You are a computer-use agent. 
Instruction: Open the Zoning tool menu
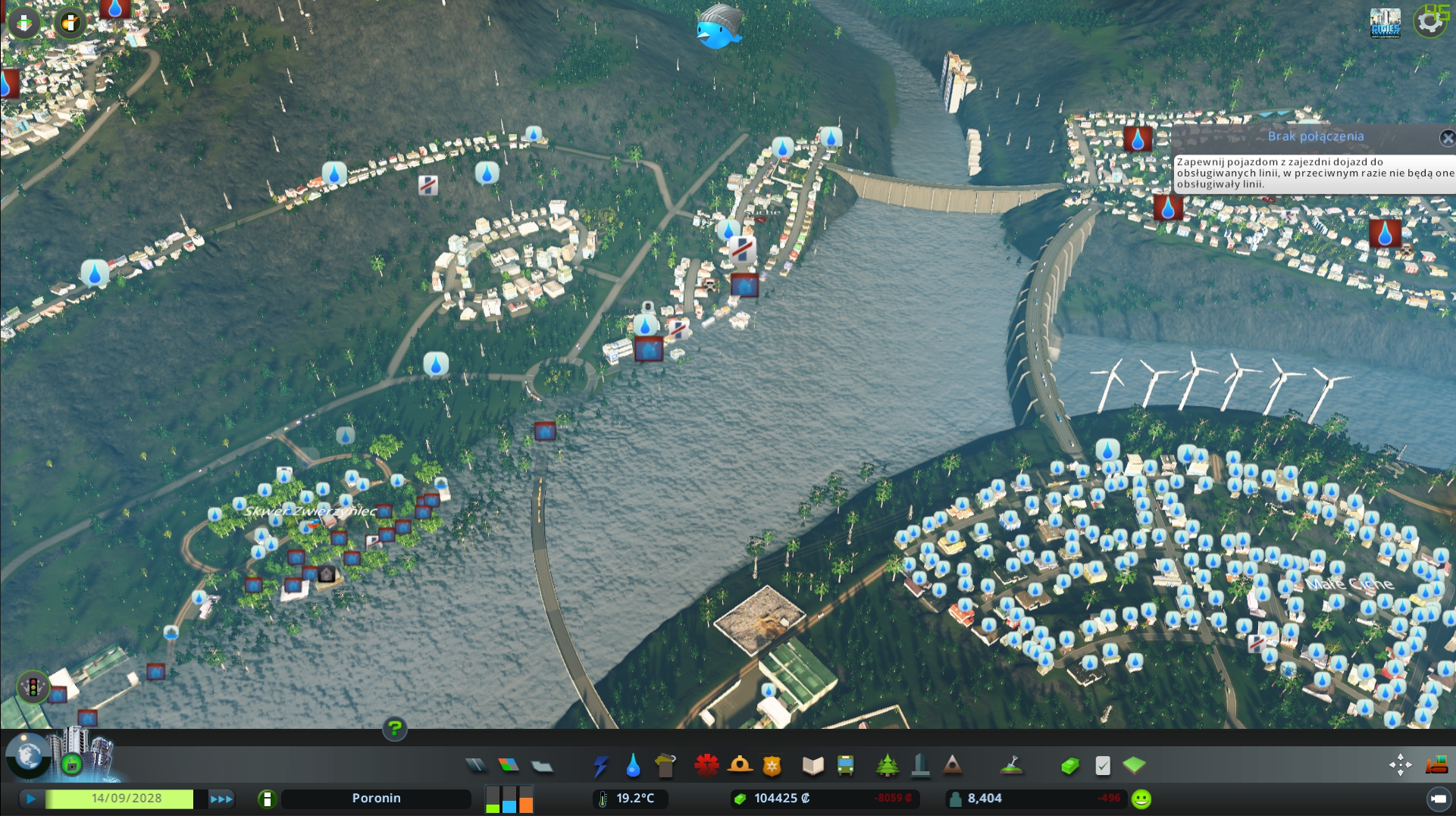[509, 765]
